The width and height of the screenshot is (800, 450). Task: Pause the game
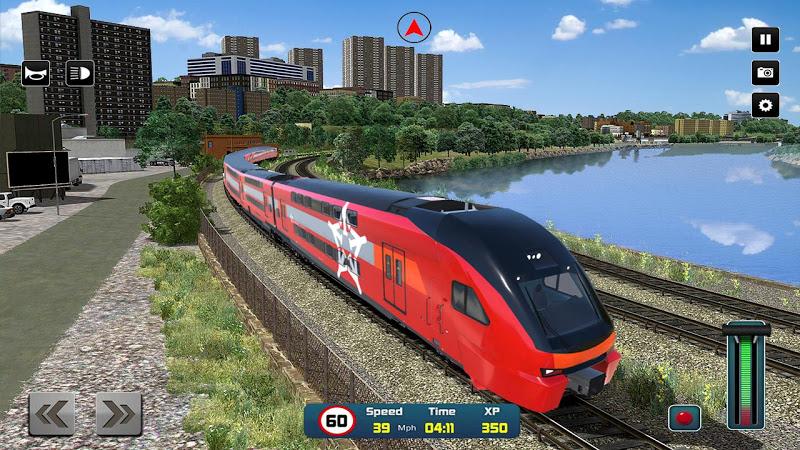coord(765,40)
